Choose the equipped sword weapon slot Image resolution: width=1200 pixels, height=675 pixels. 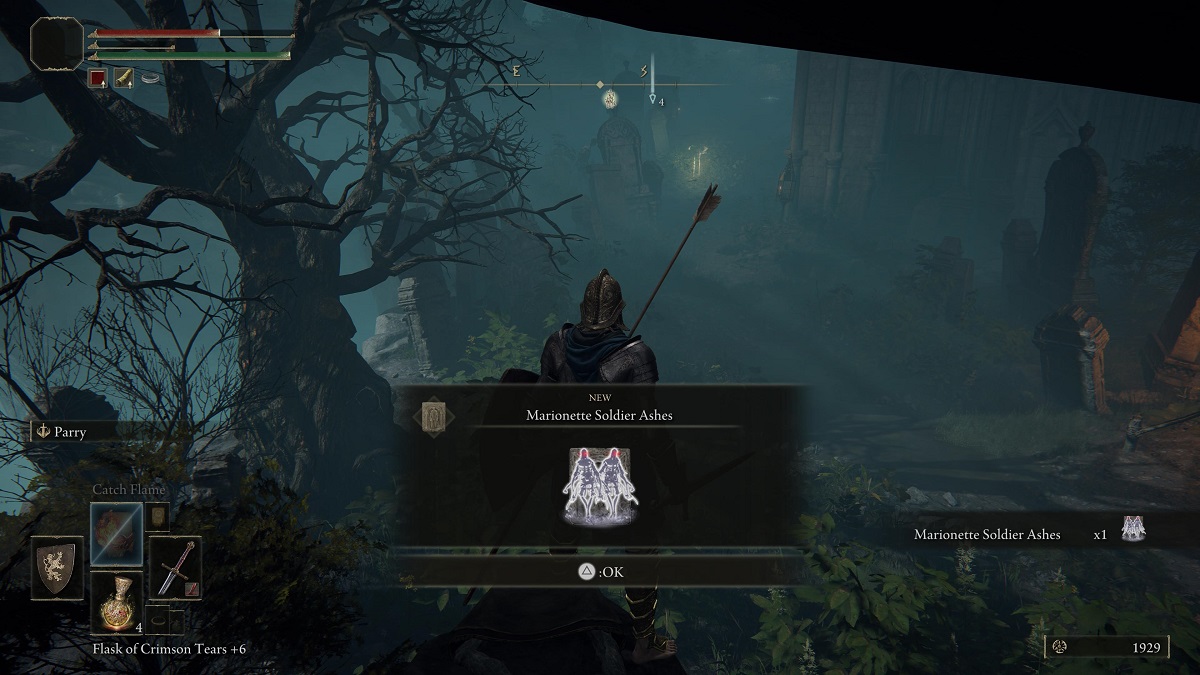coord(176,566)
